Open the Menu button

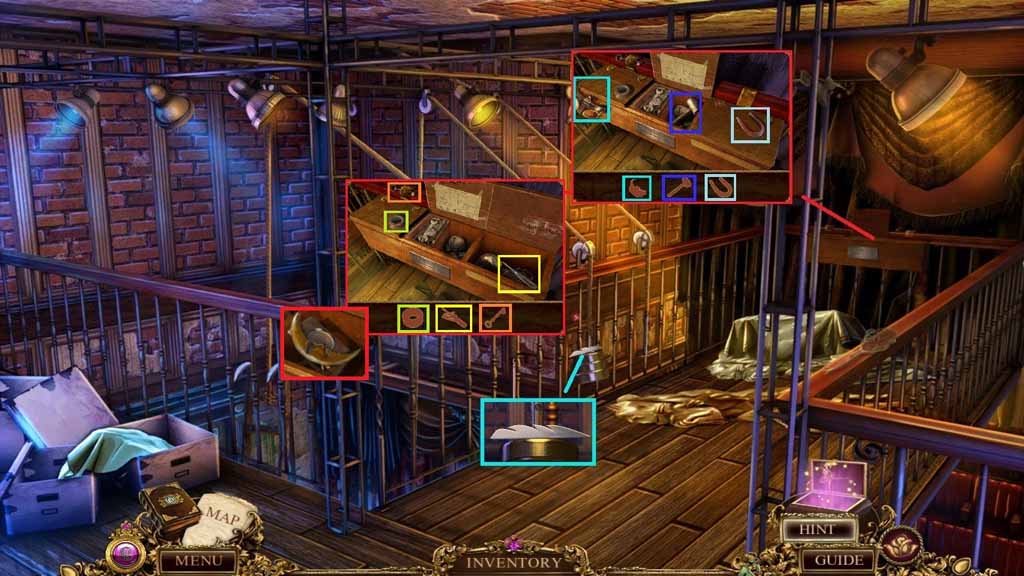tap(197, 561)
